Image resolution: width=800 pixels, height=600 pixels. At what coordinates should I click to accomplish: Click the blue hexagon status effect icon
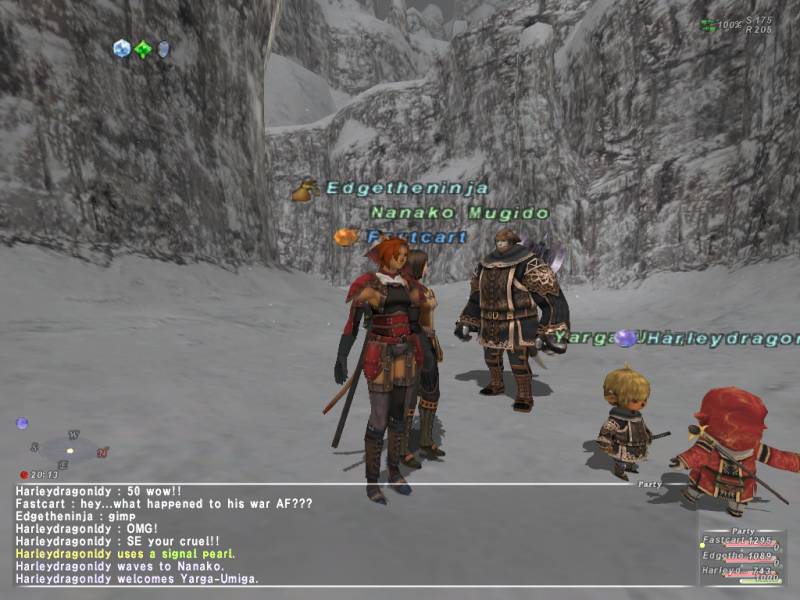[x=122, y=48]
